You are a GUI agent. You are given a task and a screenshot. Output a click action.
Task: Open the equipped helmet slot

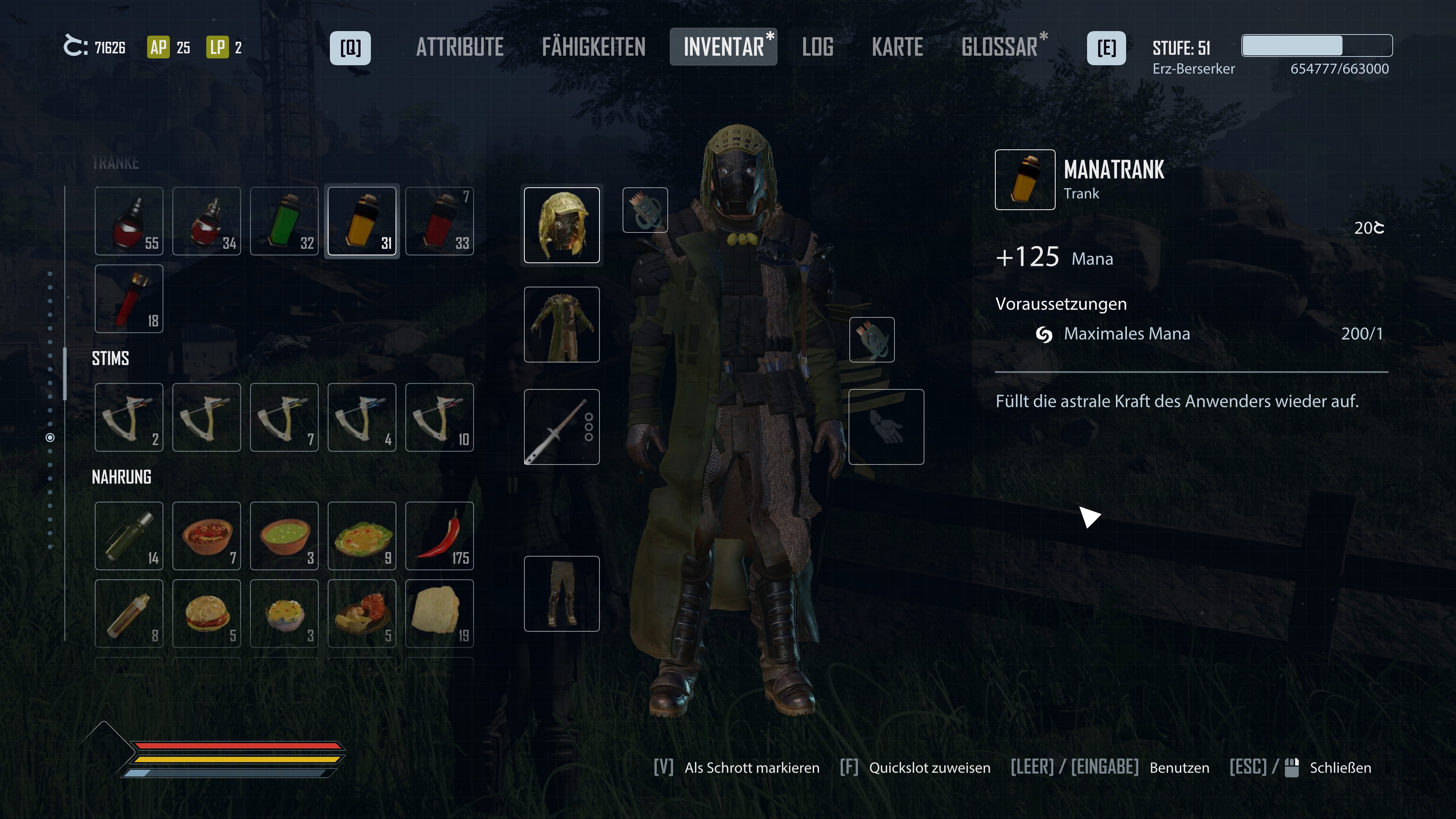pyautogui.click(x=561, y=225)
